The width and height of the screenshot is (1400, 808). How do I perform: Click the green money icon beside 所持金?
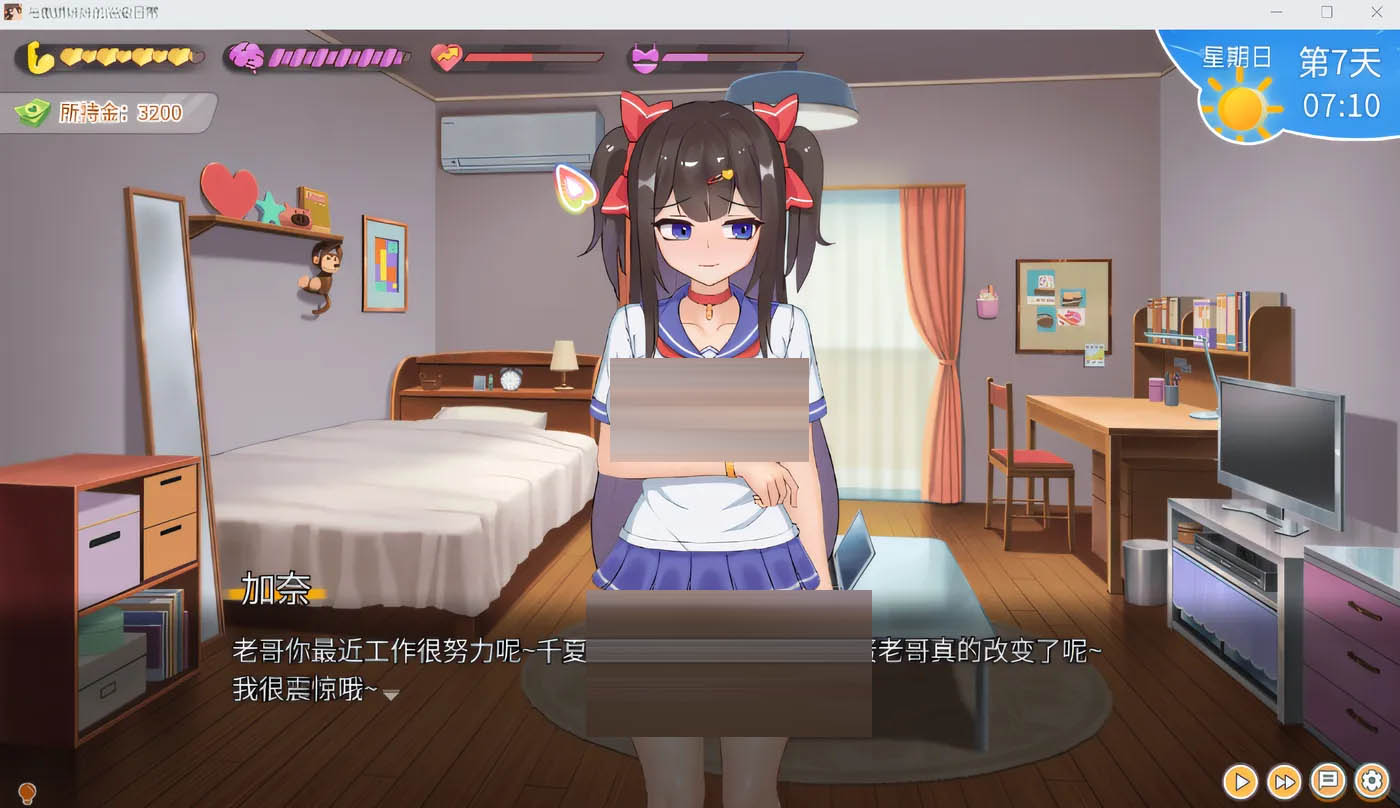(34, 111)
